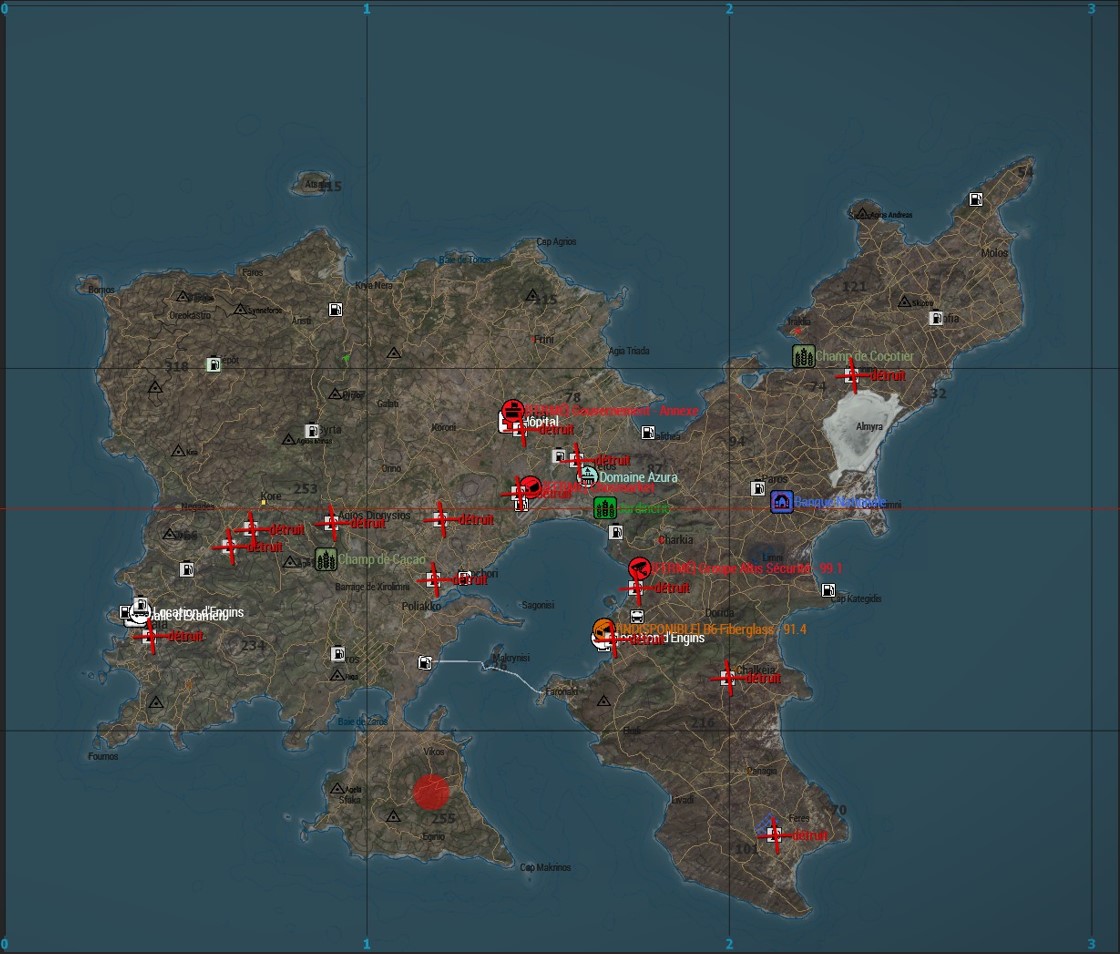Select the bus icon above B6 Fiberglass
The width and height of the screenshot is (1120, 954).
tap(637, 615)
